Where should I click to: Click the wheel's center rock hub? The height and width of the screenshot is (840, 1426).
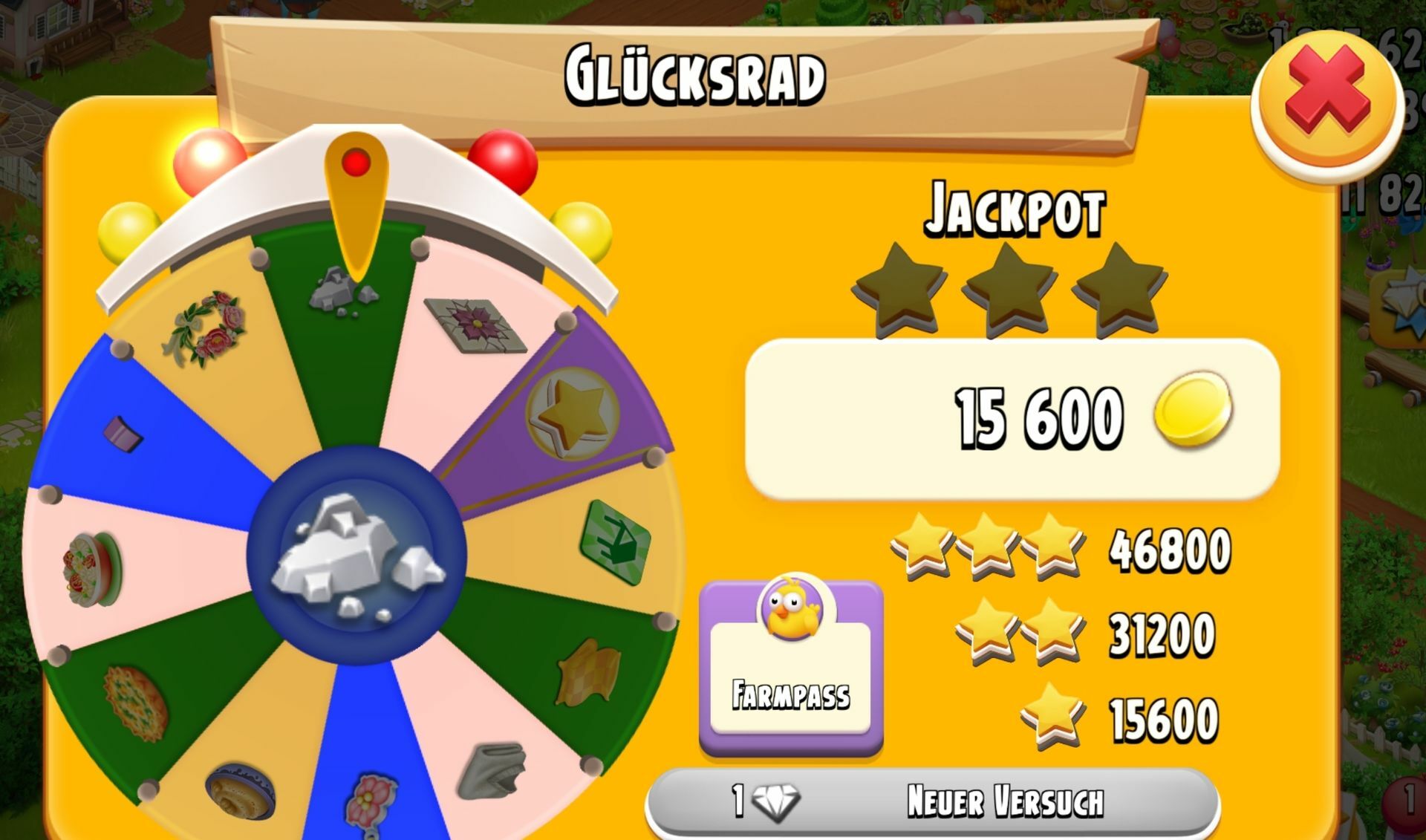click(357, 553)
